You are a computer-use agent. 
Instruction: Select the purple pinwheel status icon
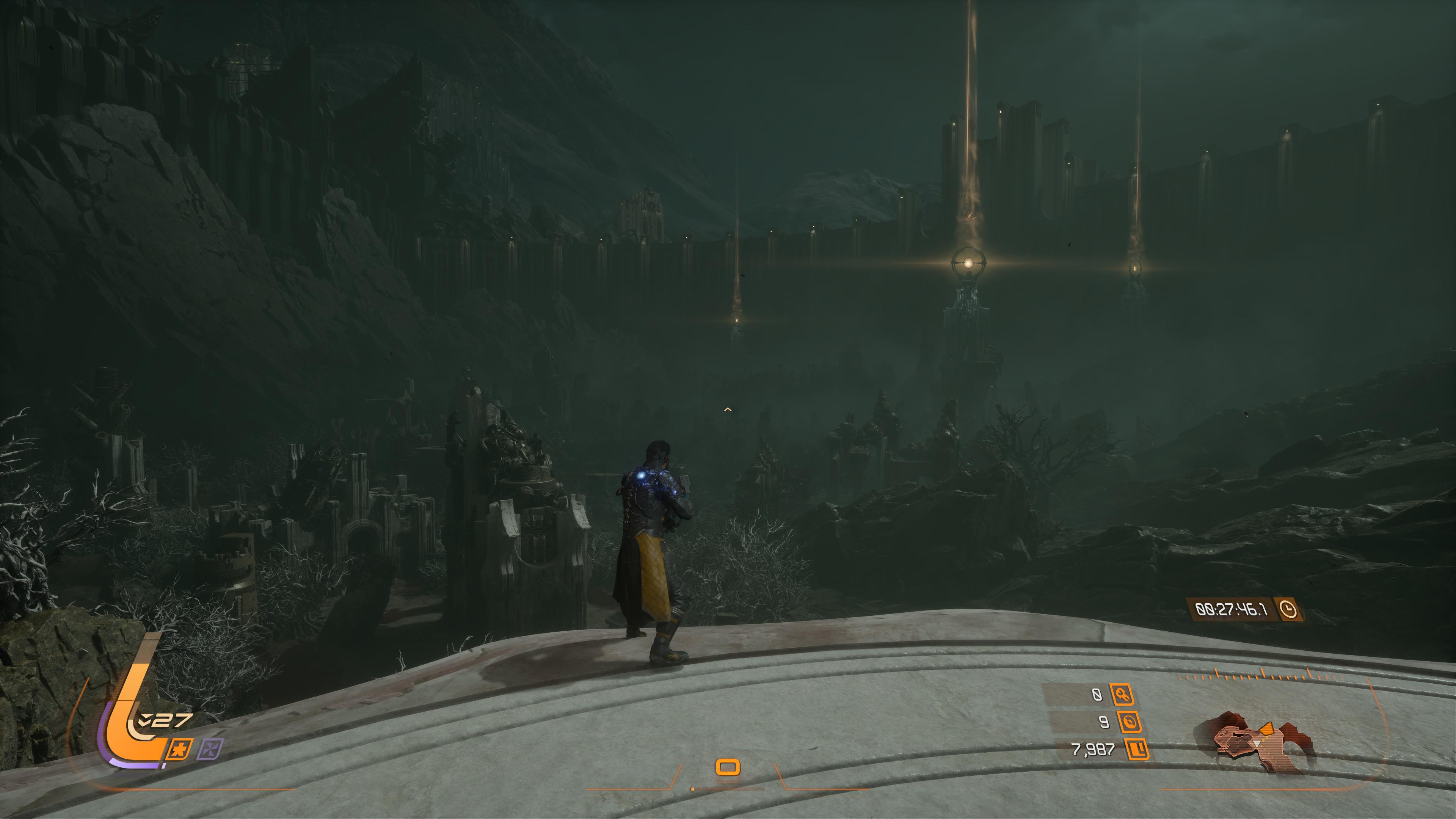coord(210,750)
